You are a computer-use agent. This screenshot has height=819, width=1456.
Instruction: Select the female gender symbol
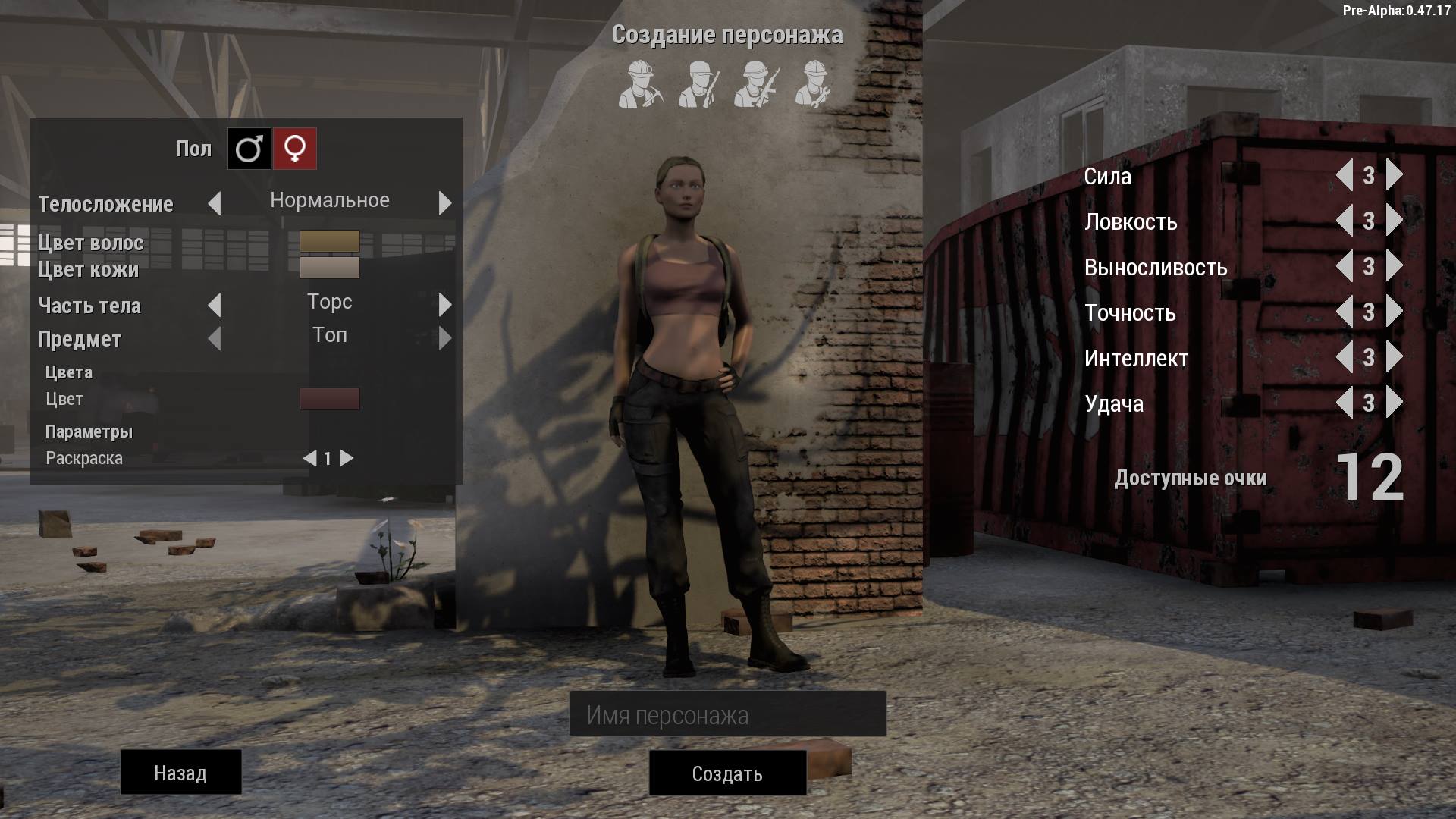[295, 149]
